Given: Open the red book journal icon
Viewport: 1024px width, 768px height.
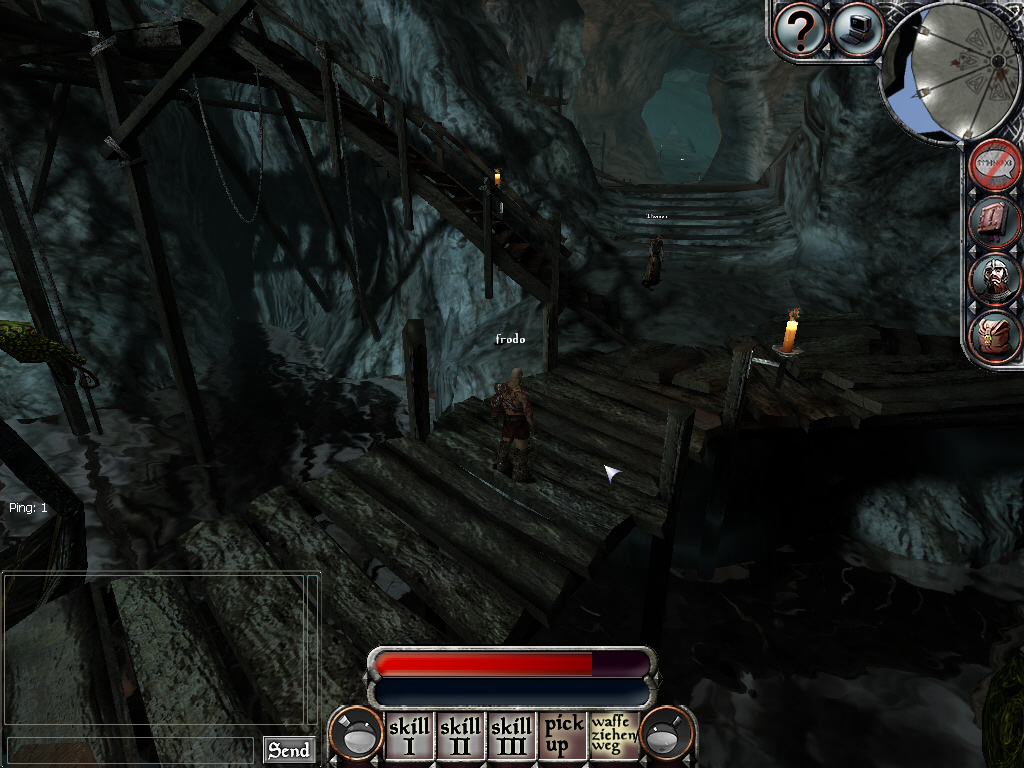Looking at the screenshot, I should [995, 222].
